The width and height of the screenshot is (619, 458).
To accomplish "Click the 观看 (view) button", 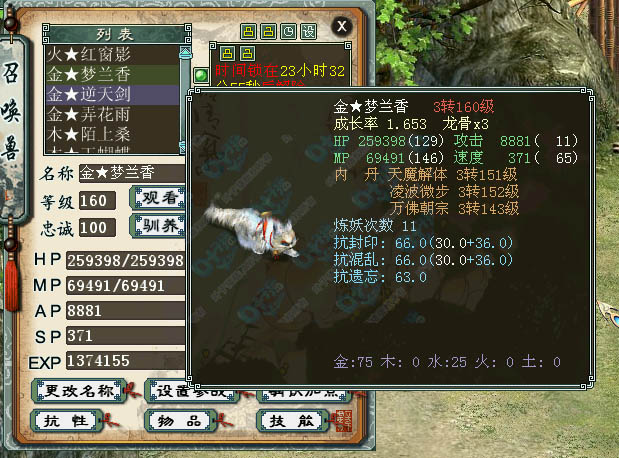I will (x=158, y=198).
